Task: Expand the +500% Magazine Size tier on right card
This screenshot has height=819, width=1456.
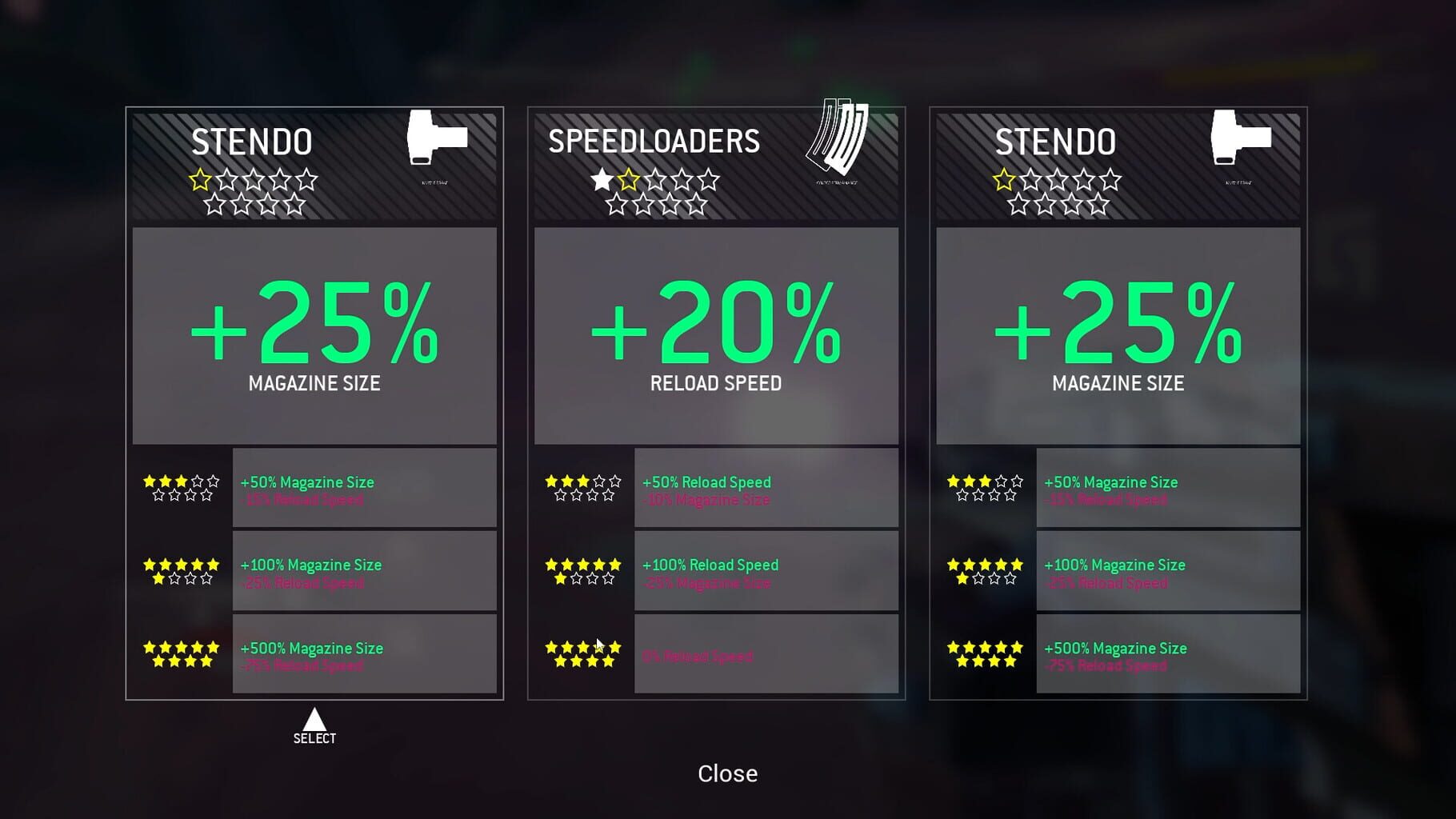Action: 1166,653
